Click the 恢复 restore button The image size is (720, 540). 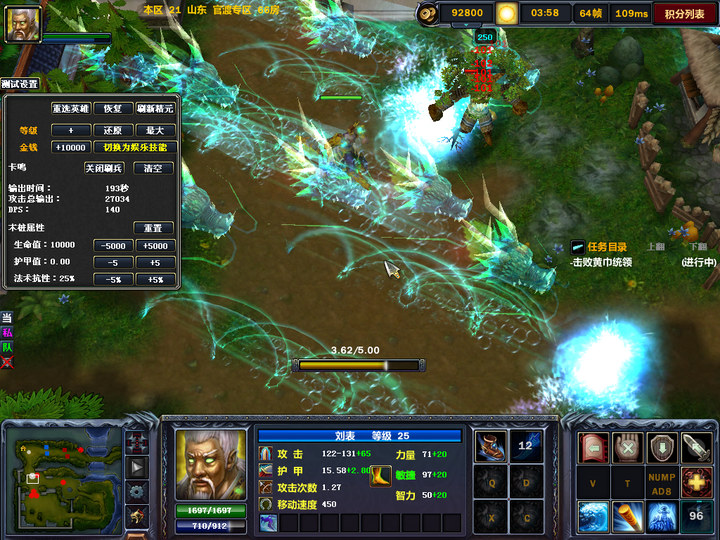pyautogui.click(x=113, y=108)
